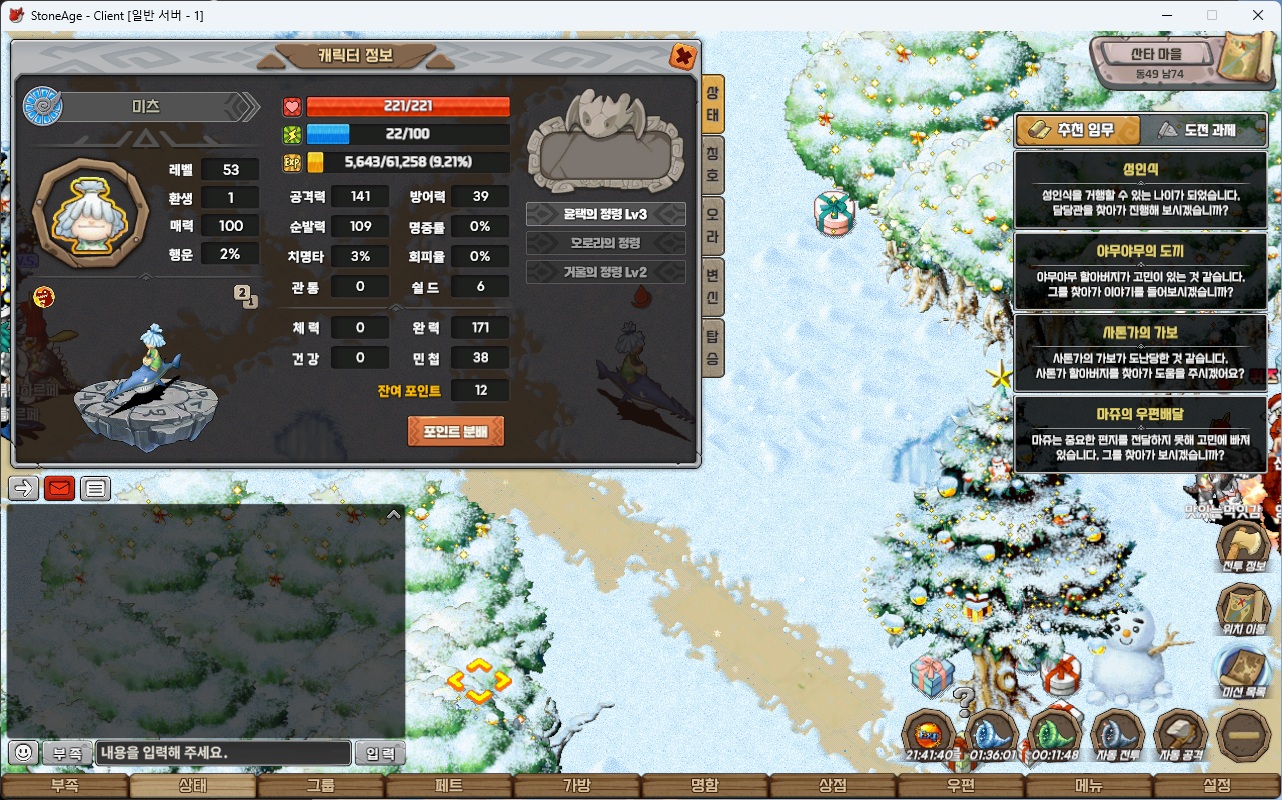Select the 변신 side tab
Viewport: 1282px width, 800px height.
[713, 285]
